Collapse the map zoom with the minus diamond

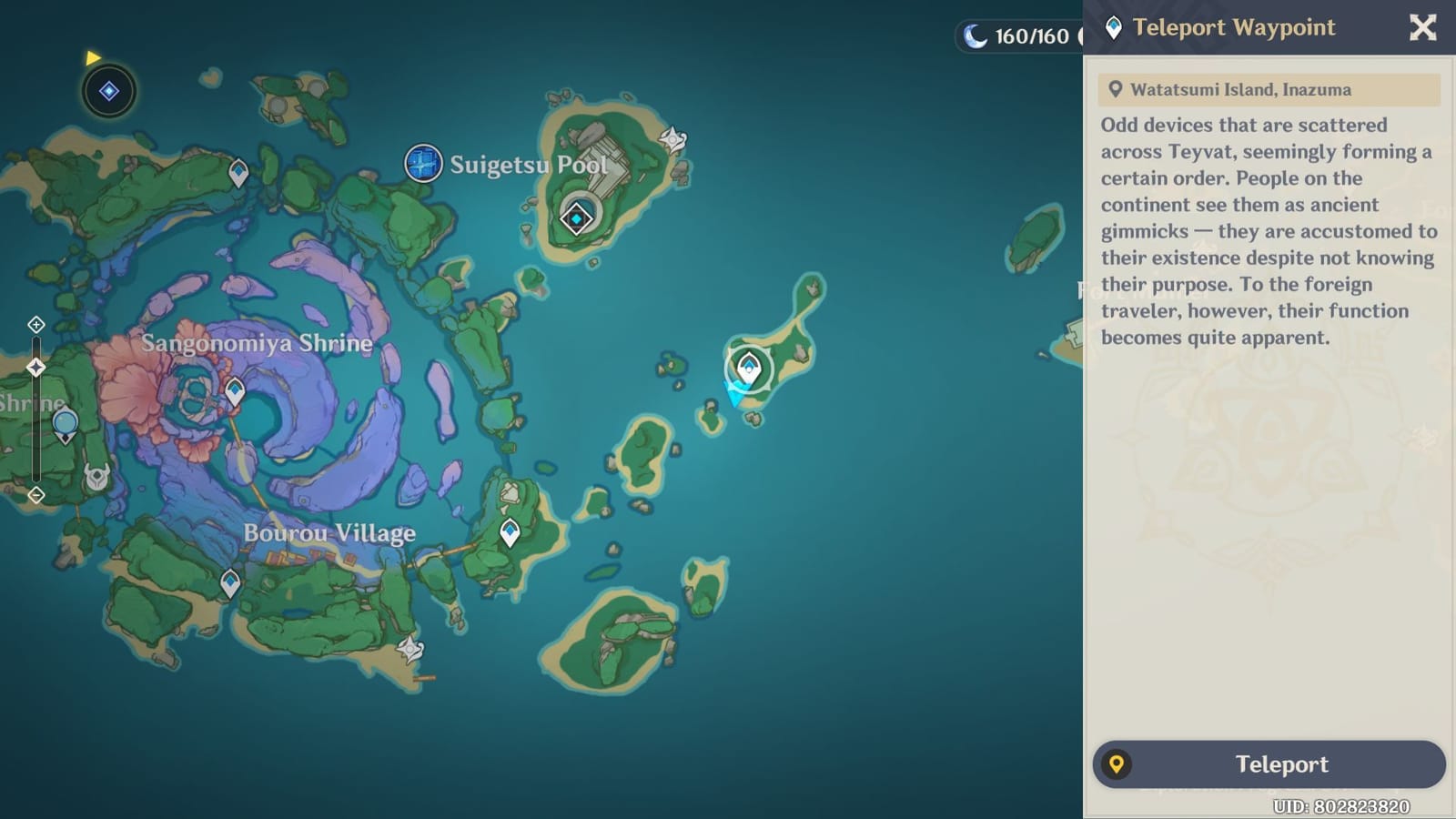click(x=35, y=495)
